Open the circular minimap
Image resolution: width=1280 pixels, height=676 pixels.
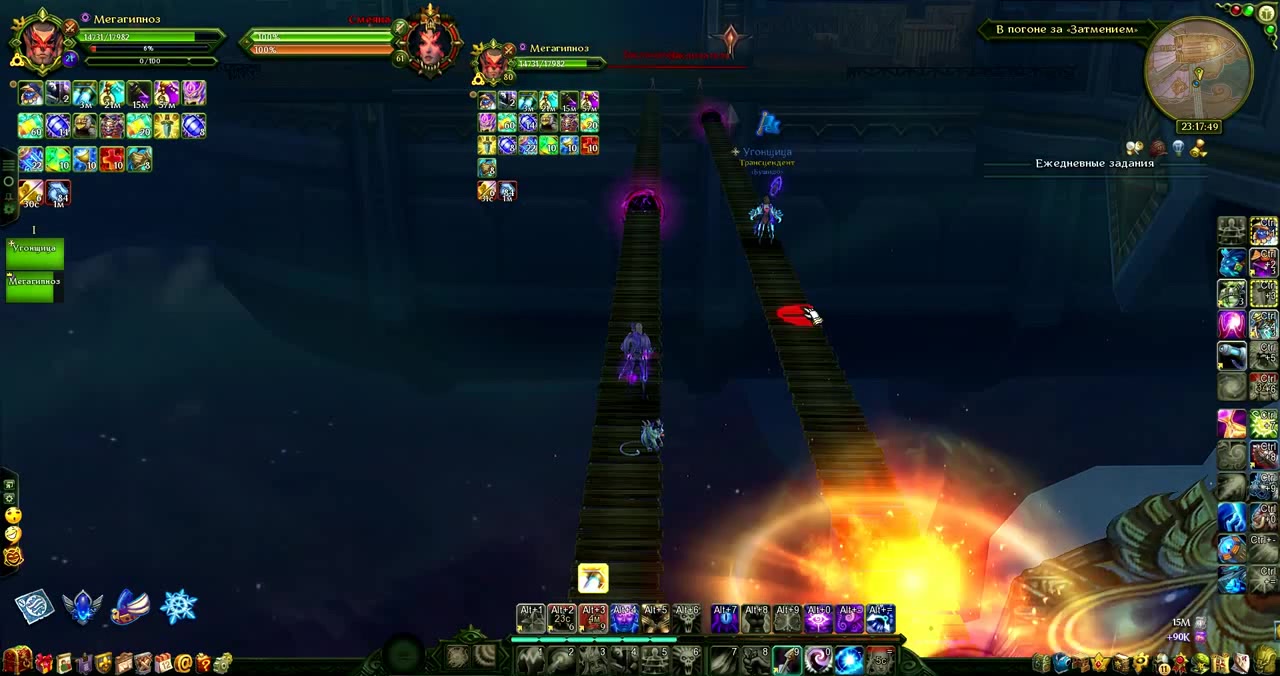pyautogui.click(x=1198, y=70)
